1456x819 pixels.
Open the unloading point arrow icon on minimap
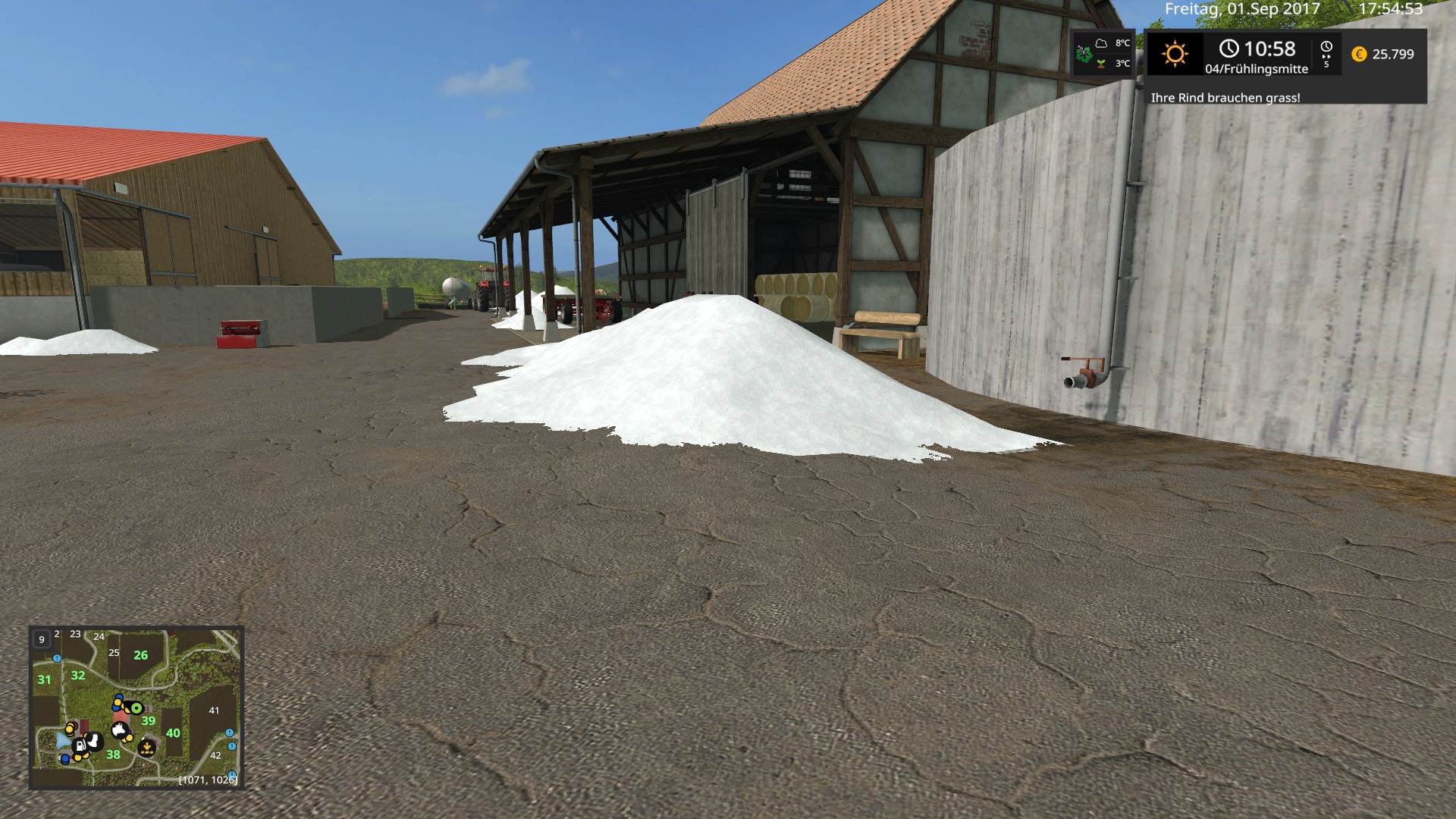[x=146, y=748]
